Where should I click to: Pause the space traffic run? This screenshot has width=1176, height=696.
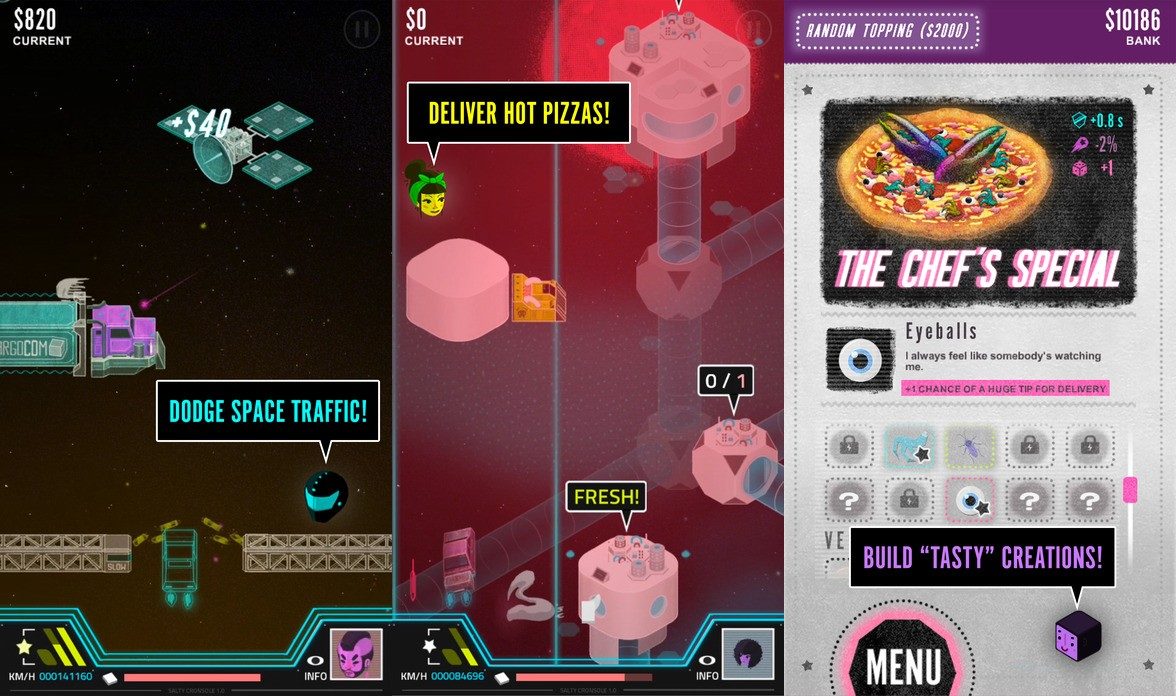point(361,29)
